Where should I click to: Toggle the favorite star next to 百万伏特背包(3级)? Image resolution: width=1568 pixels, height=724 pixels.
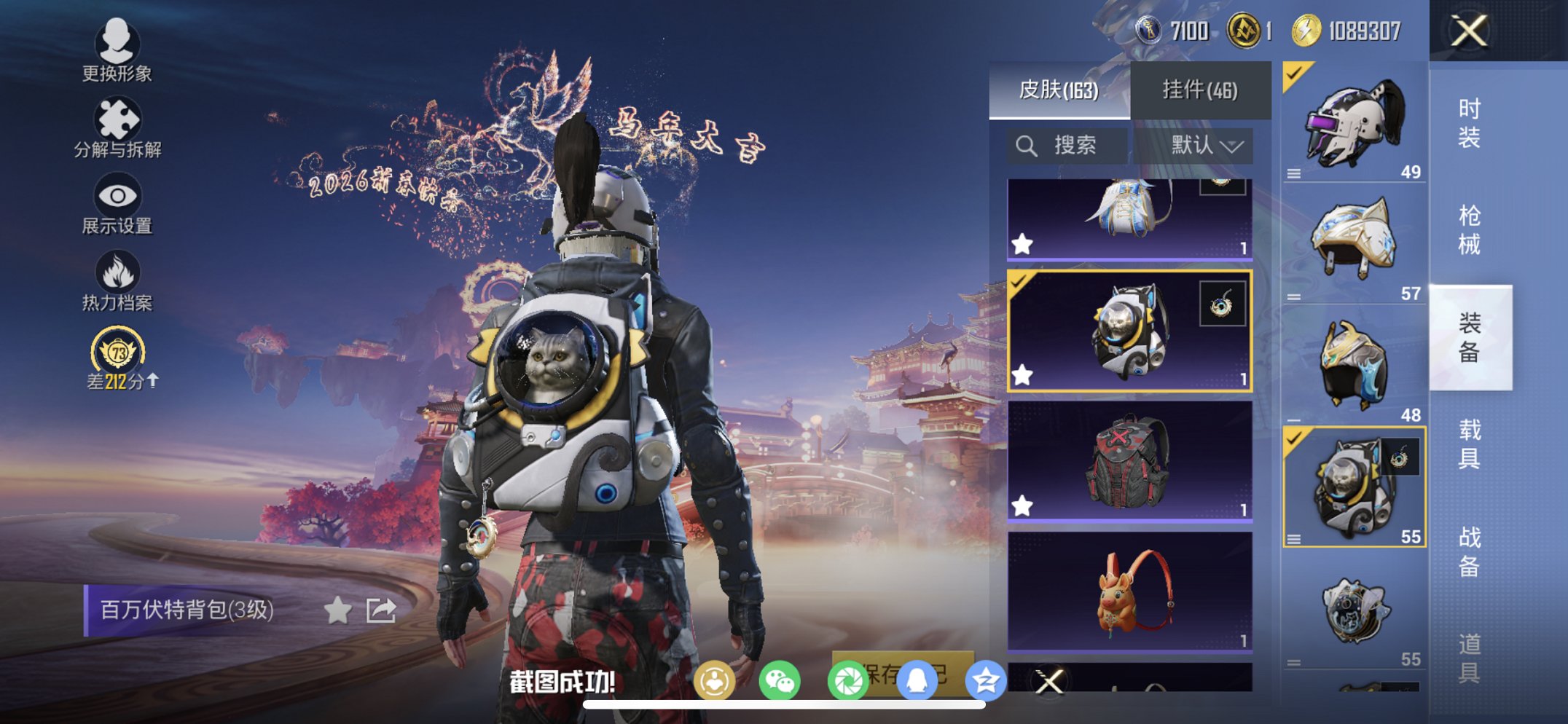pos(337,611)
